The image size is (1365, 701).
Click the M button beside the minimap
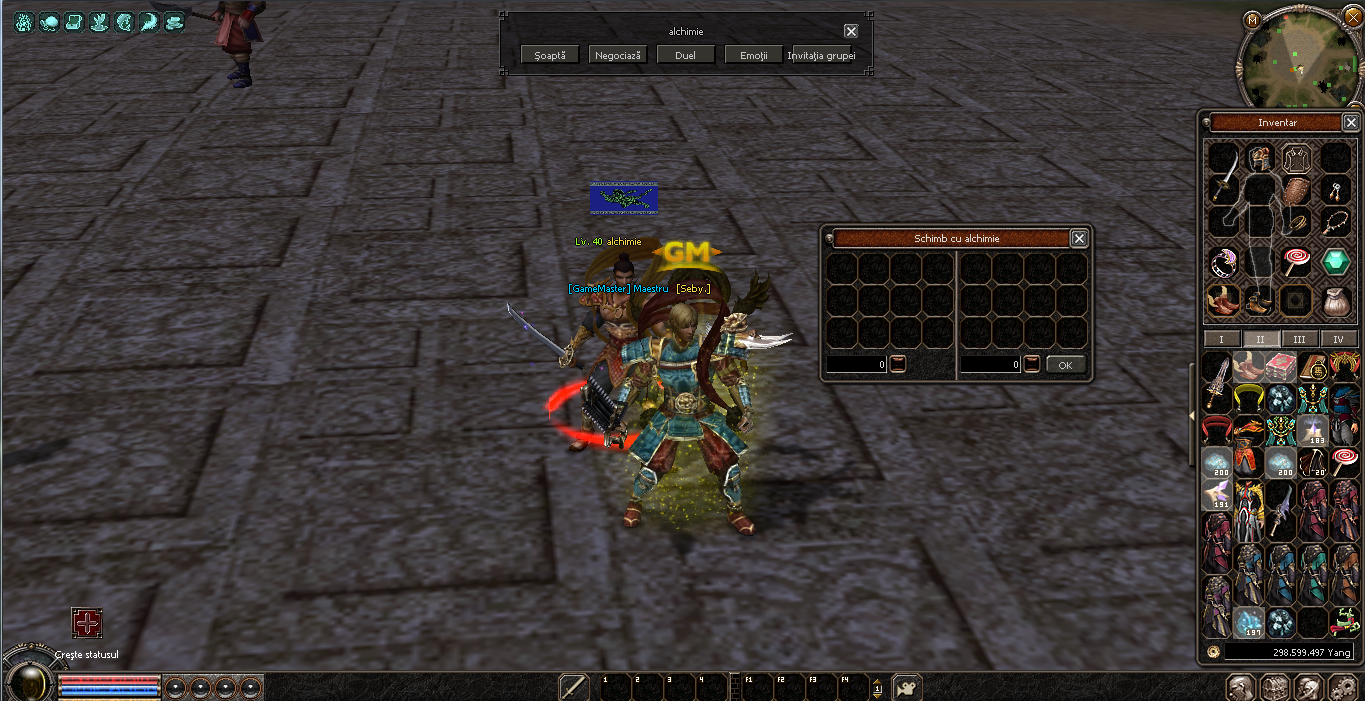coord(1253,19)
